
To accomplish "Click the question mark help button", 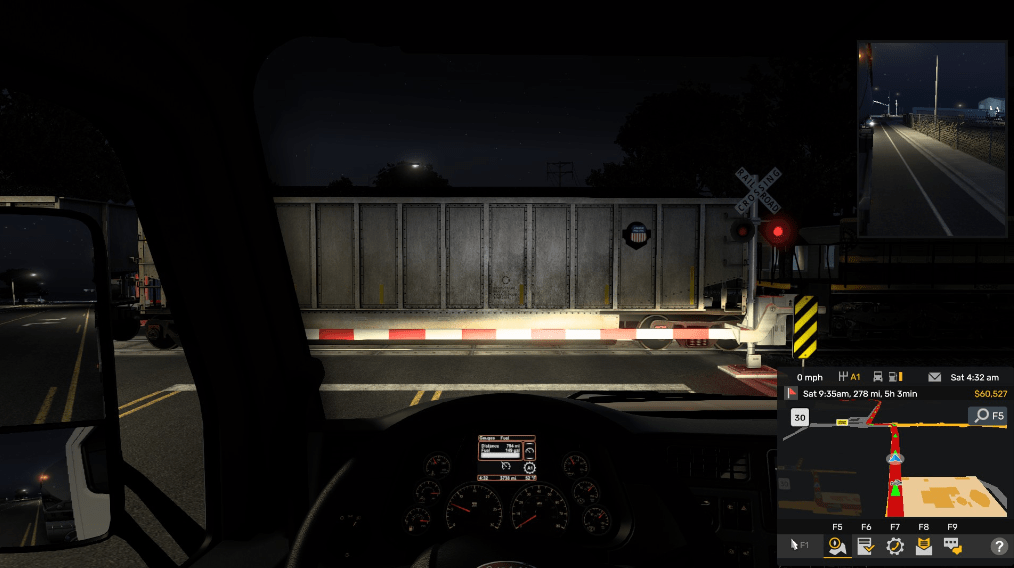I will pyautogui.click(x=998, y=546).
